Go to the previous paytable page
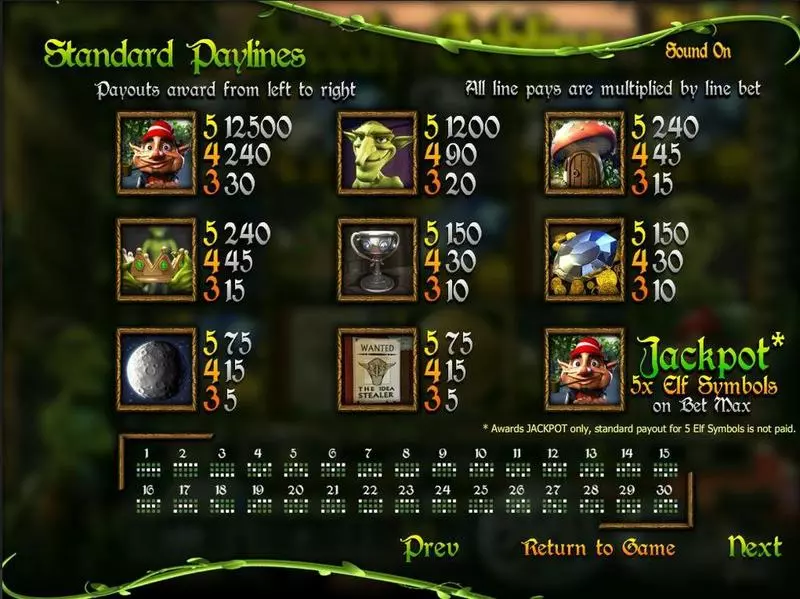This screenshot has width=800, height=599. (x=430, y=547)
